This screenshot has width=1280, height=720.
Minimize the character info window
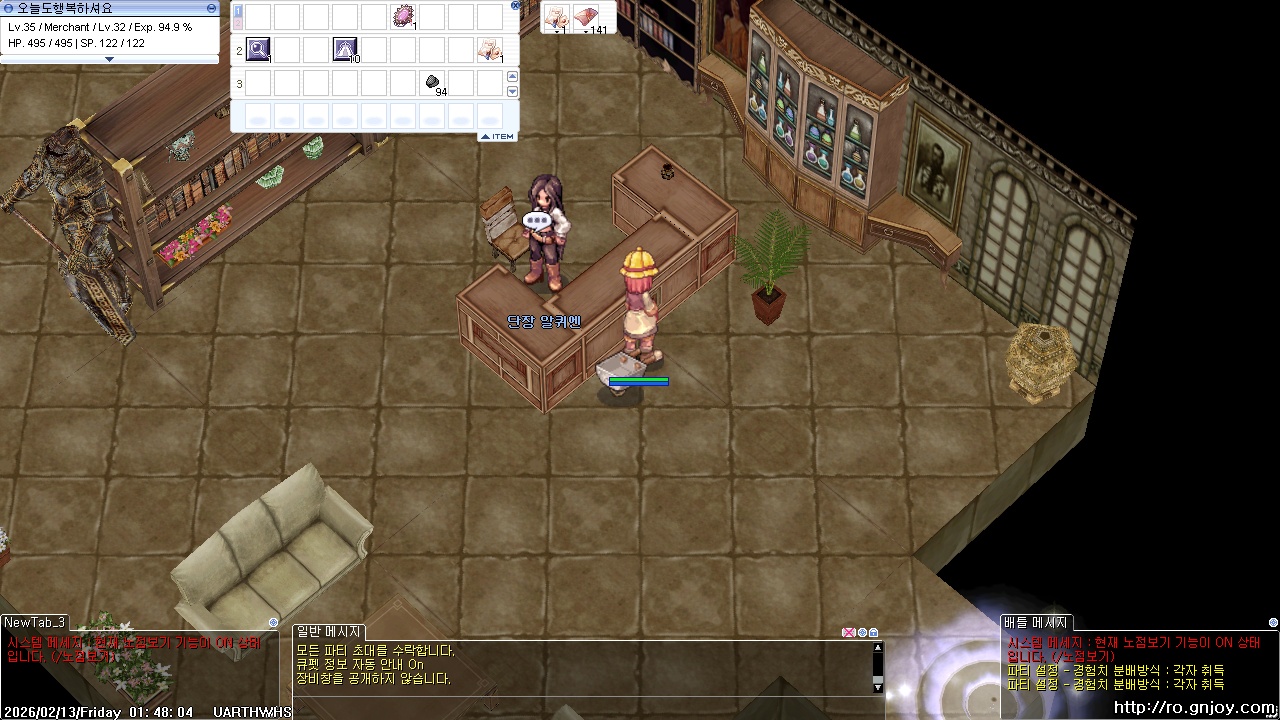[211, 8]
